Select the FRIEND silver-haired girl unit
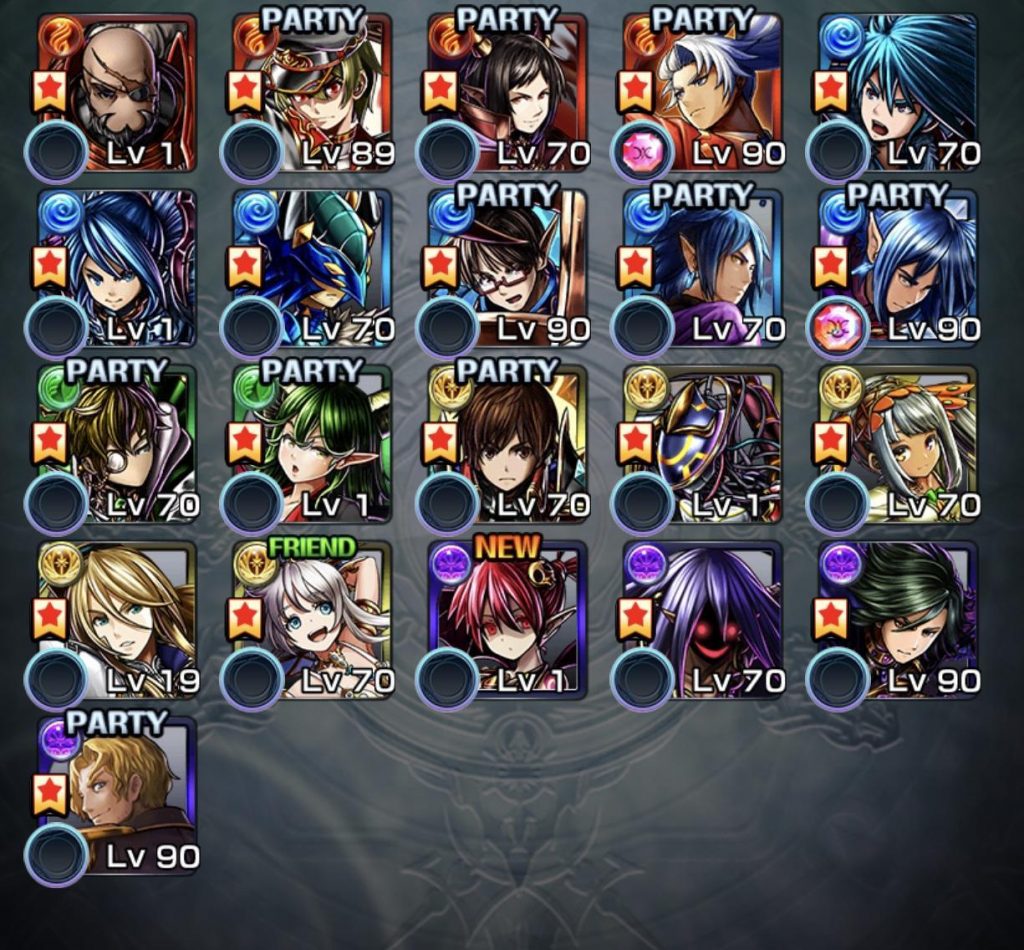1024x950 pixels. tap(313, 620)
